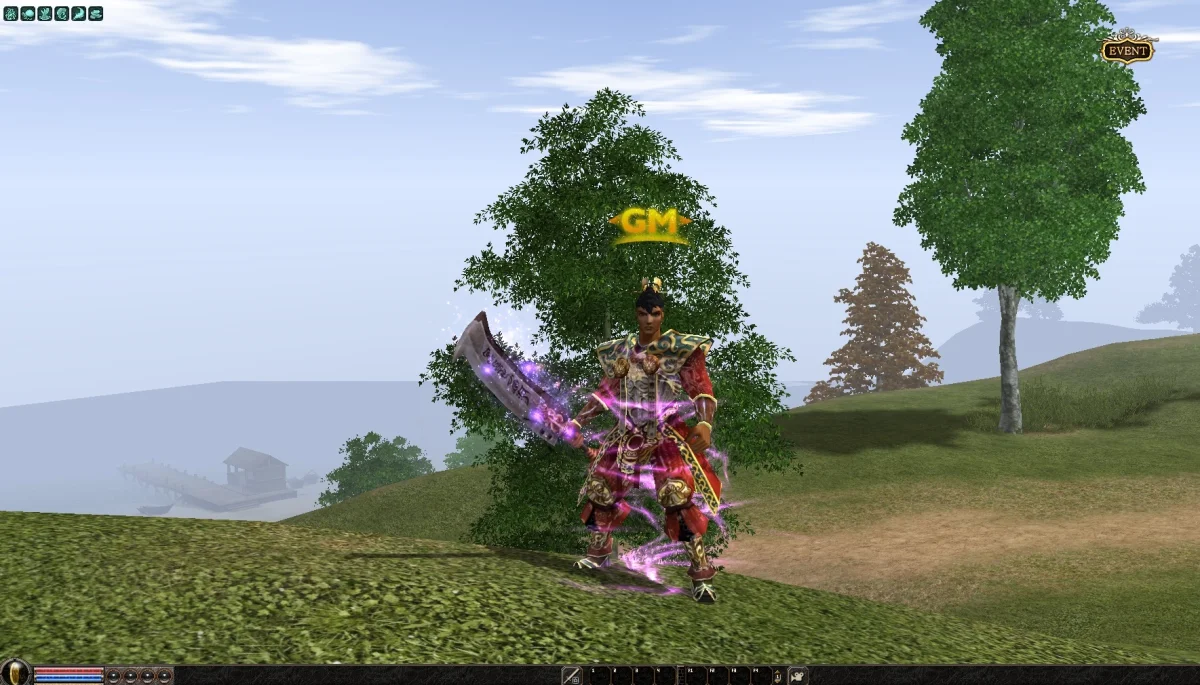Screen dimensions: 1200x685
Task: Select the antler coral buff icon
Action: tap(44, 14)
